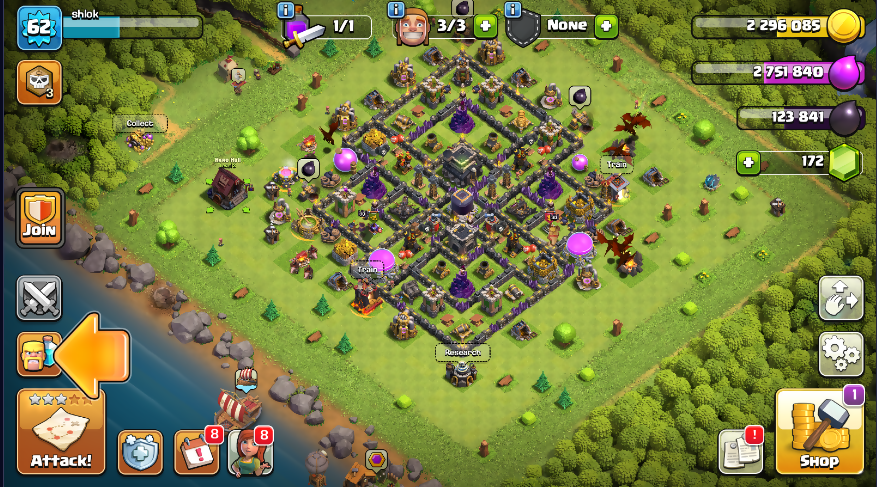Open the gear Settings menu
This screenshot has height=487, width=877.
click(x=841, y=352)
